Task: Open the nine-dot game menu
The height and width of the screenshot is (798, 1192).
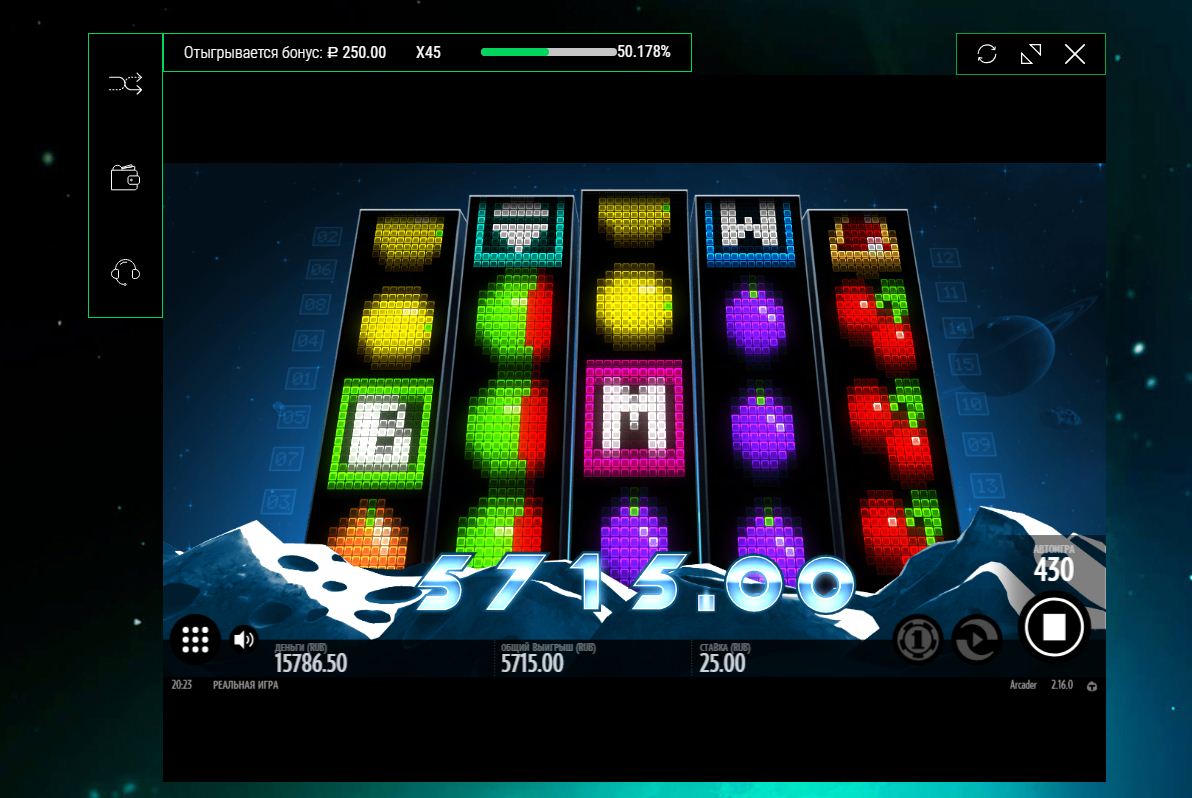Action: 195,639
